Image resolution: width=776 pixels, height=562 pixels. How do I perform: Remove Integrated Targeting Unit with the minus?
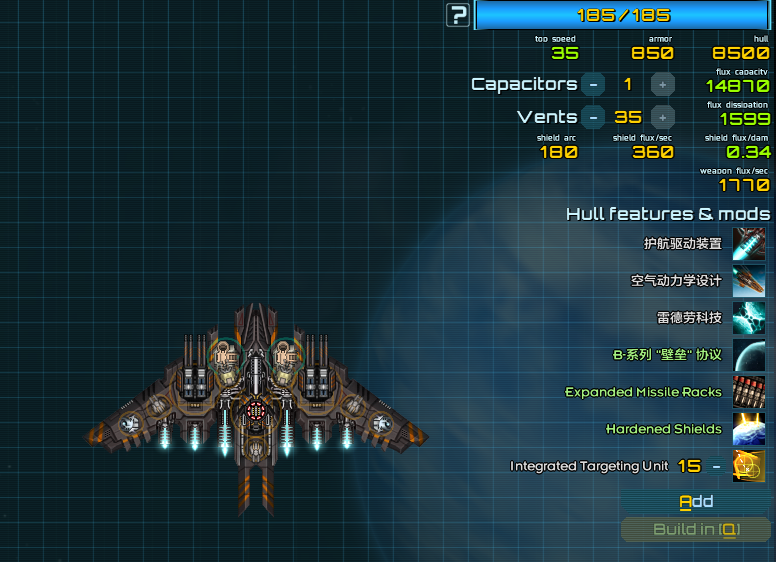pyautogui.click(x=716, y=466)
